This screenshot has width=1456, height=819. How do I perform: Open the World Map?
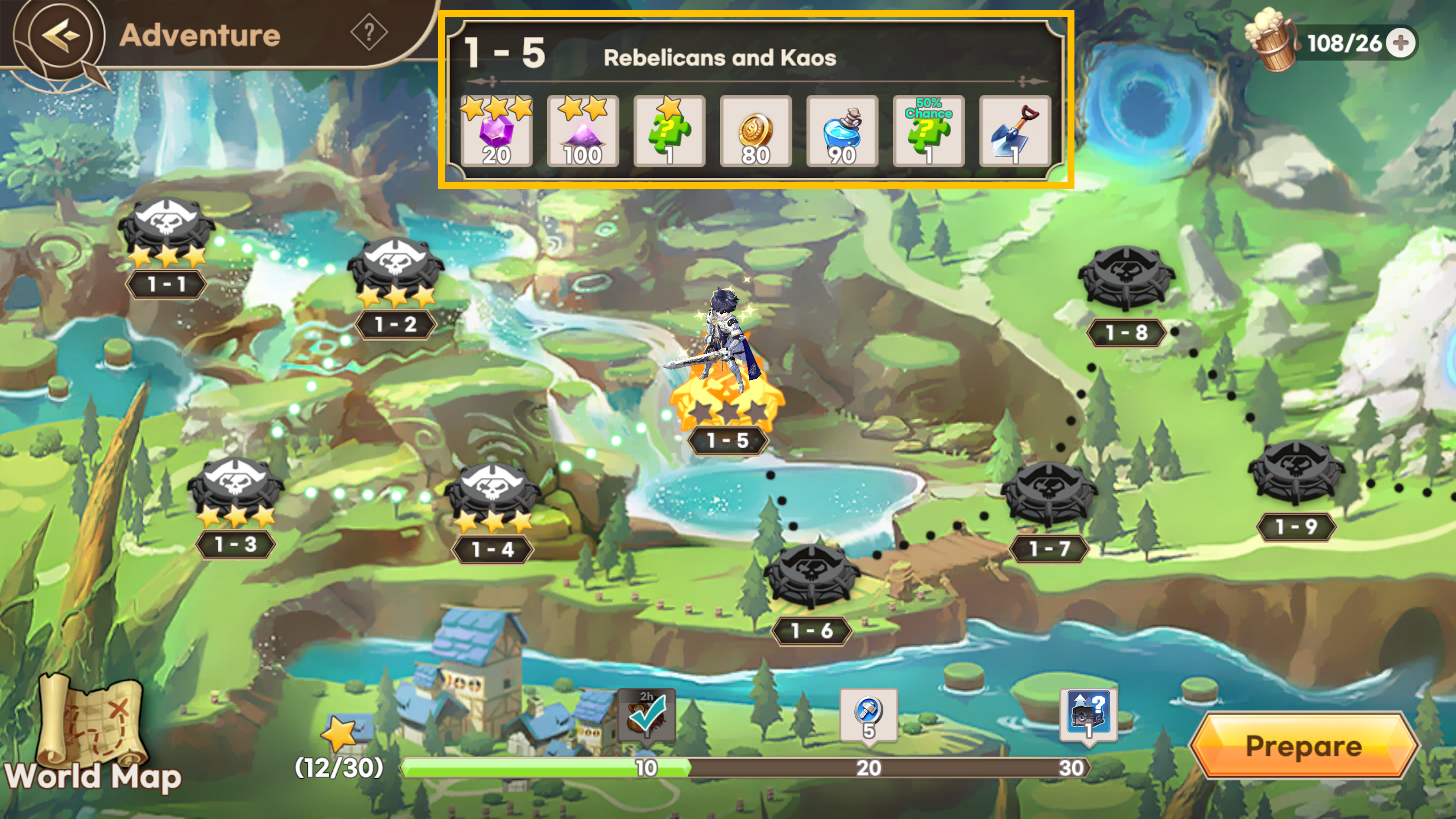(x=92, y=735)
